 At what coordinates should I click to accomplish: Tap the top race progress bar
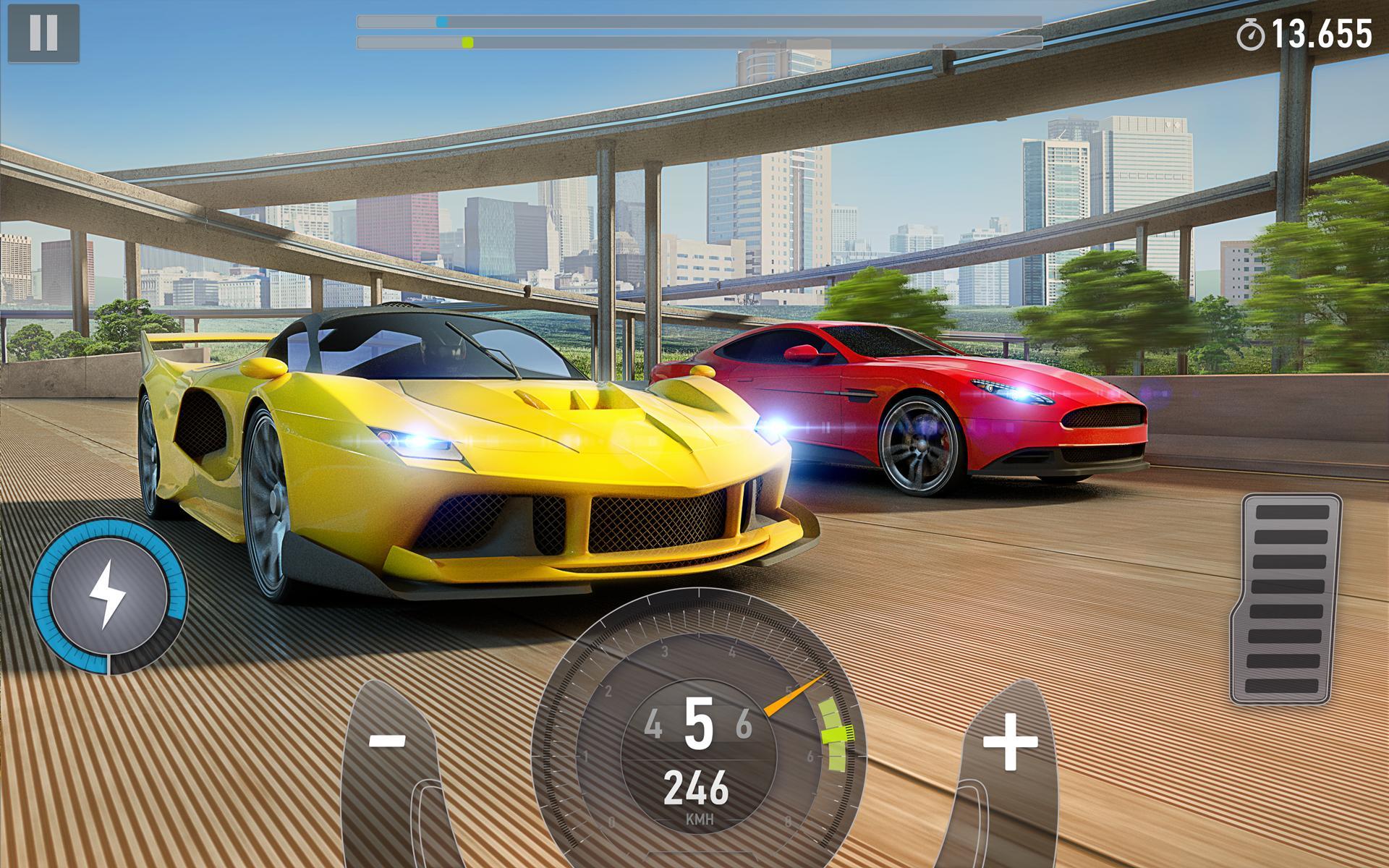pos(694,22)
